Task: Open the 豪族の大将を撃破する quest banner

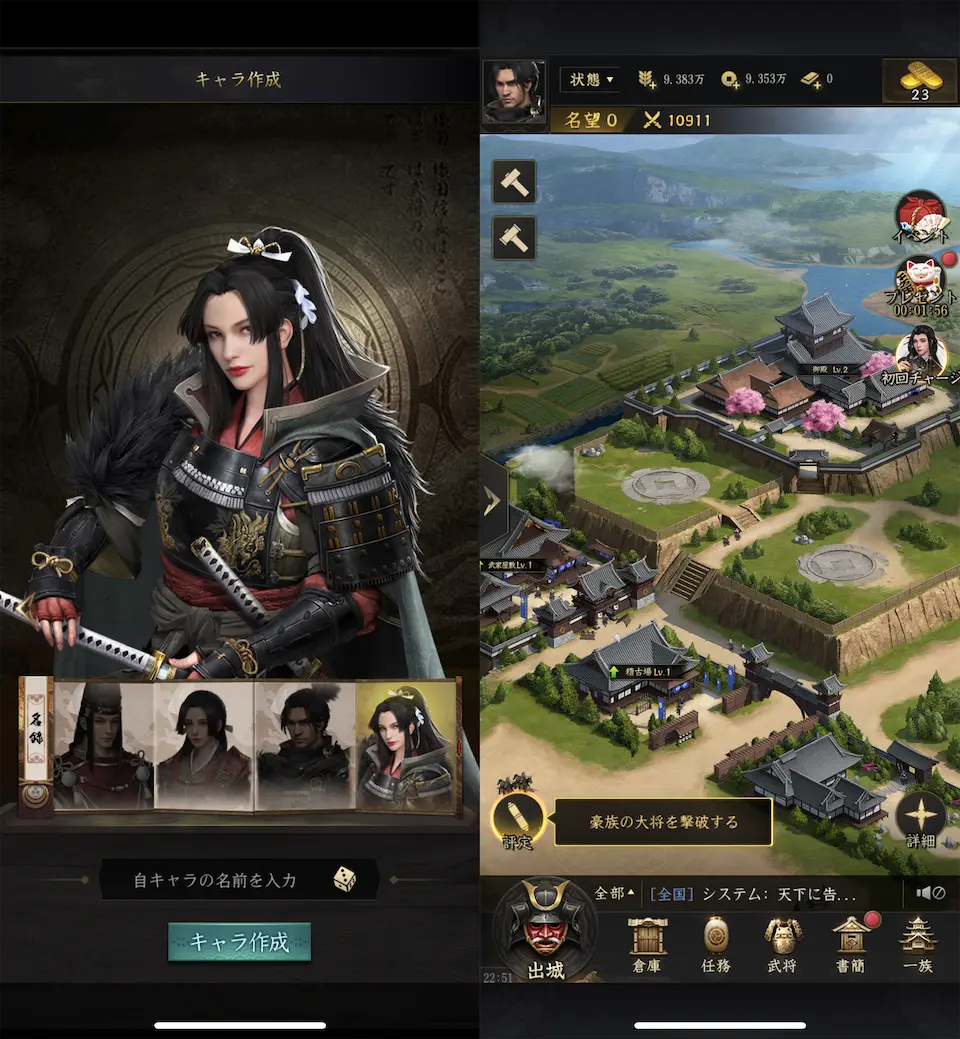Action: click(663, 822)
